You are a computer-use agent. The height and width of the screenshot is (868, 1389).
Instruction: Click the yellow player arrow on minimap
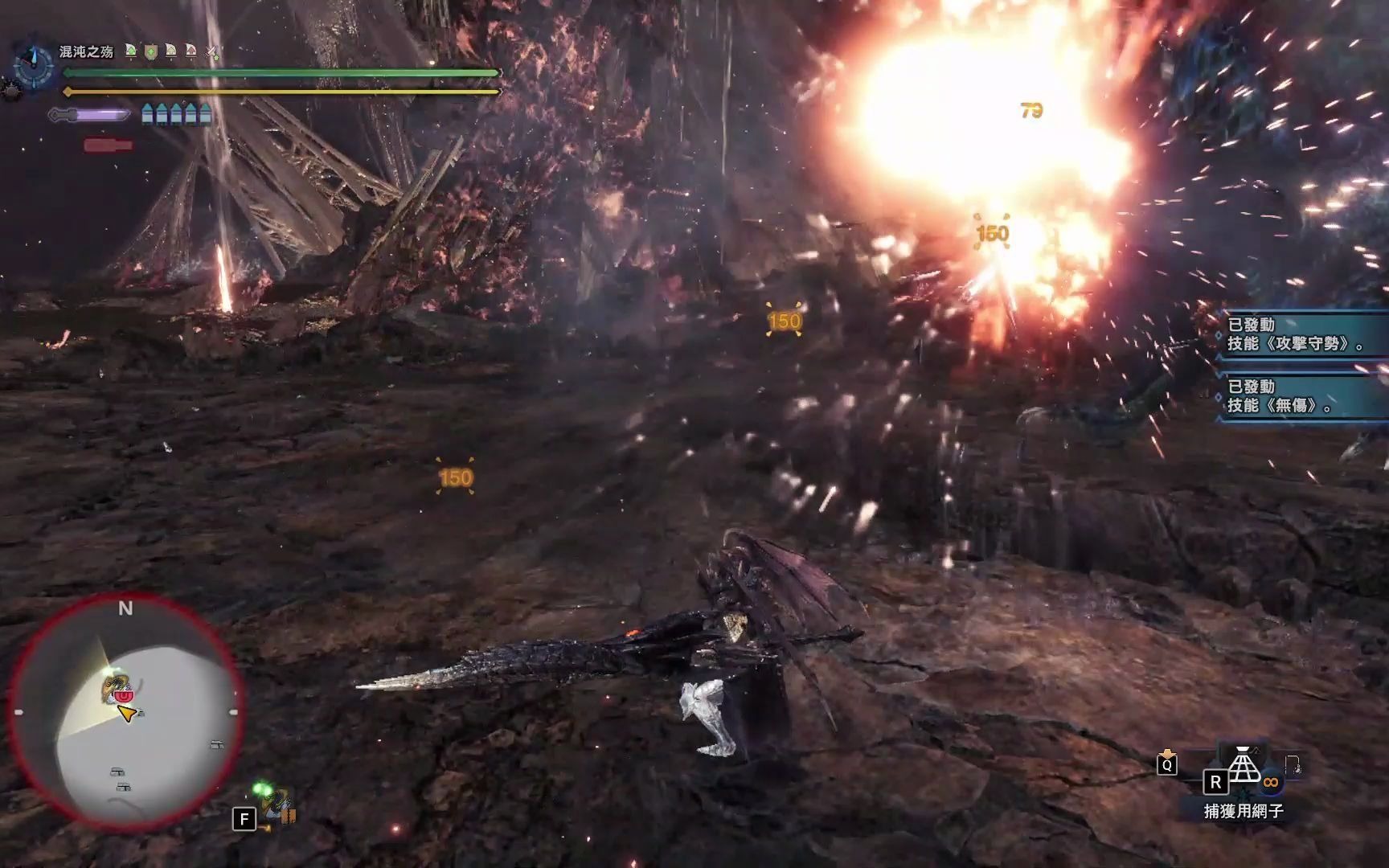[x=126, y=713]
